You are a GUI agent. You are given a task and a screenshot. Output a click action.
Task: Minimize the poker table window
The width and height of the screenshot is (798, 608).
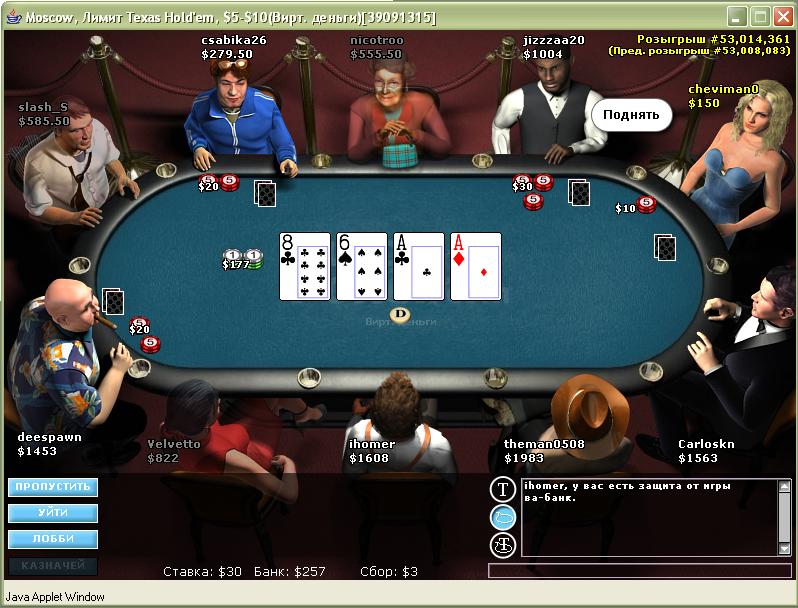[x=736, y=17]
